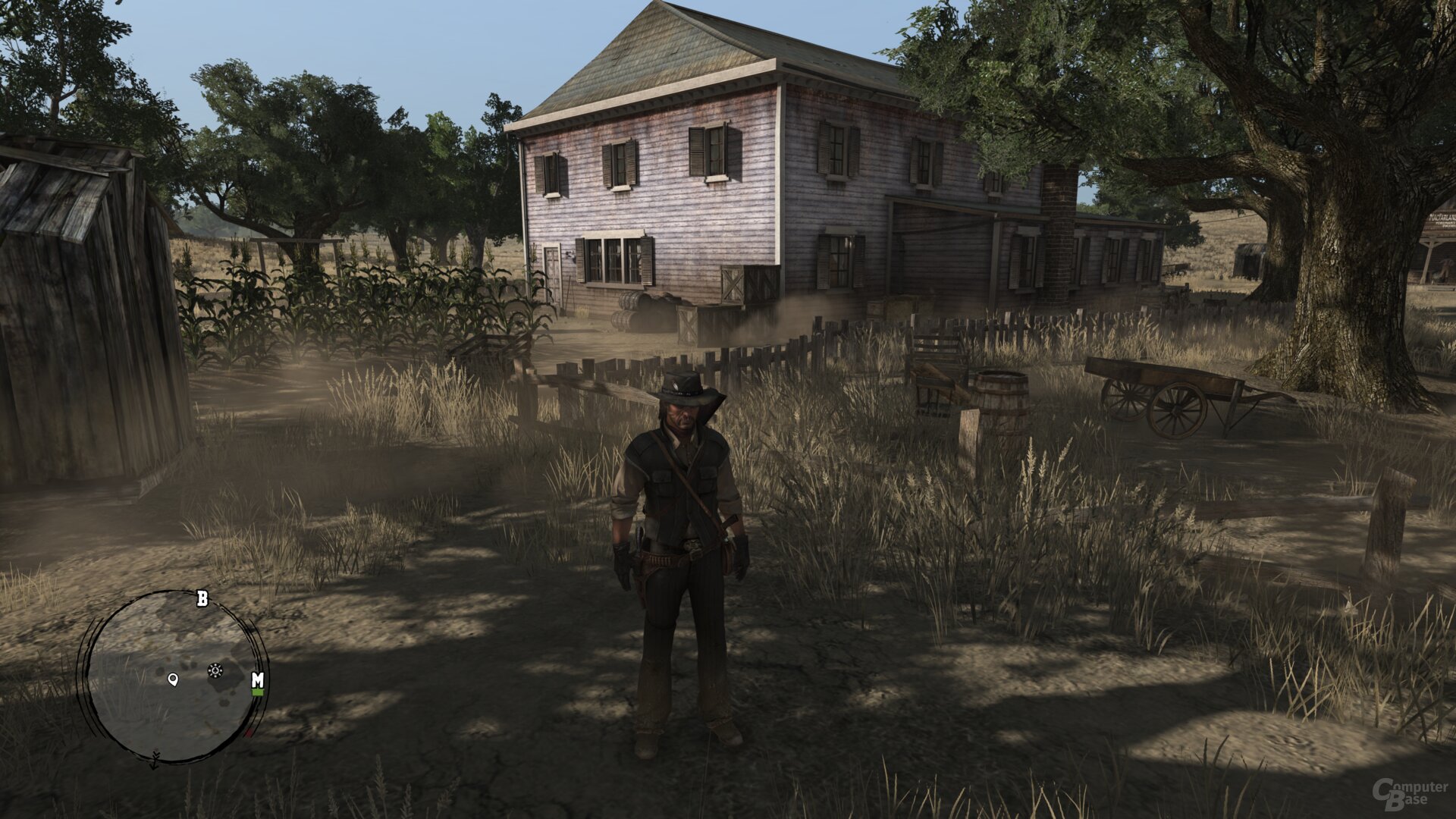Click the letter B marker on the minimap

202,598
